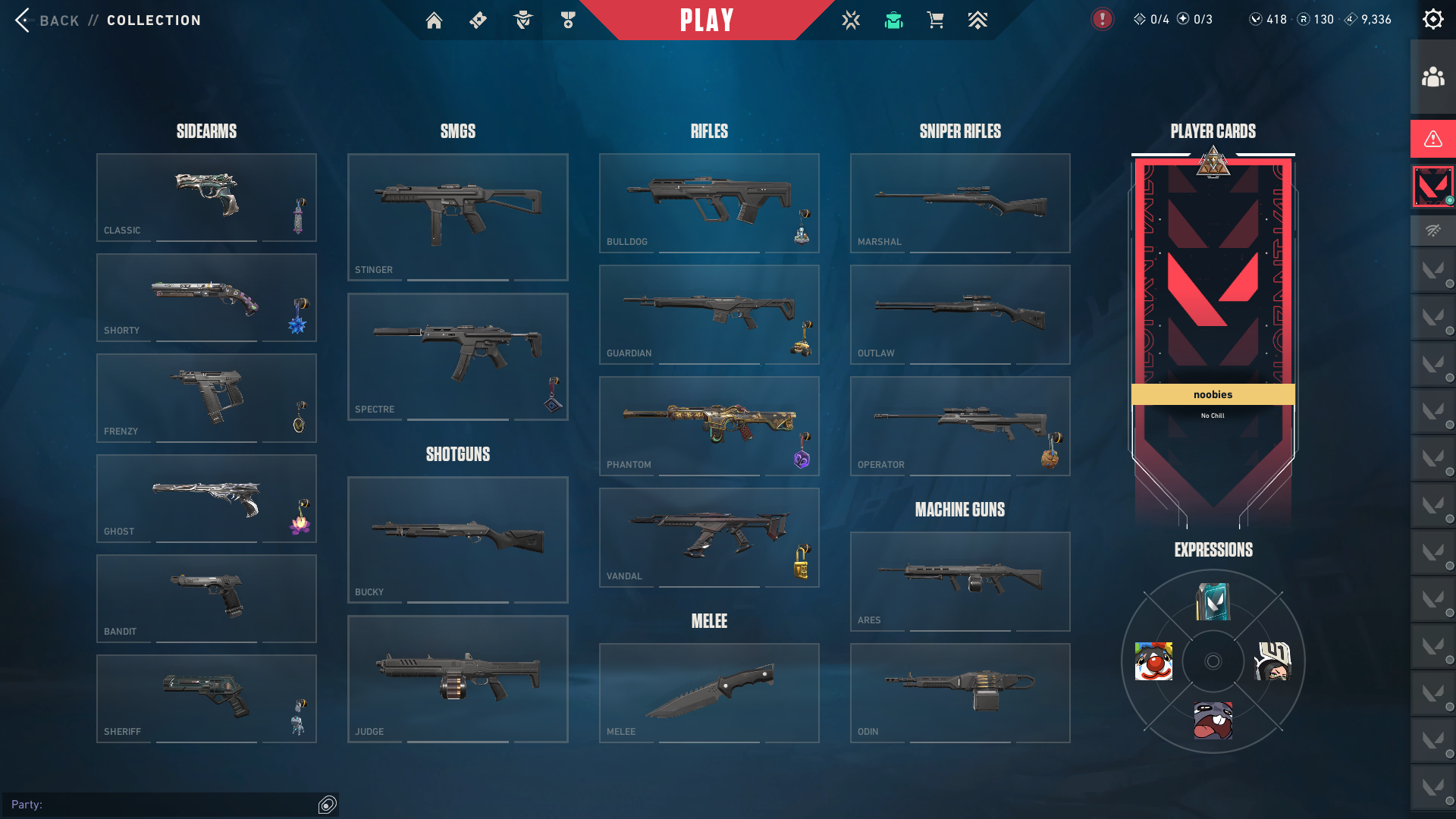Choose the Odin machine gun tile
This screenshot has width=1456, height=819.
click(x=960, y=692)
